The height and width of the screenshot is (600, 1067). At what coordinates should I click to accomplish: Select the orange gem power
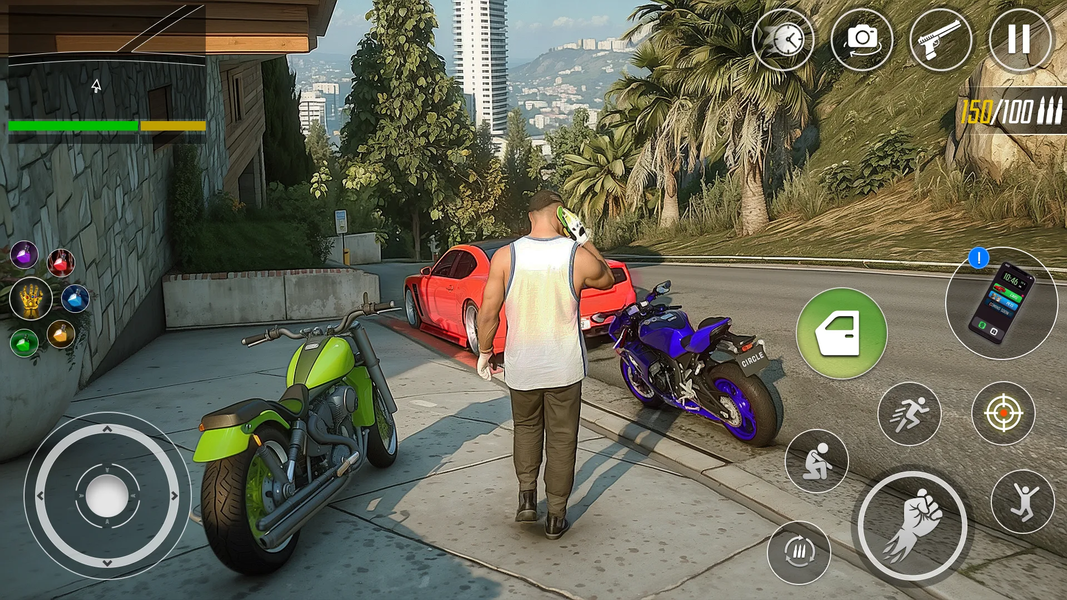coord(61,333)
